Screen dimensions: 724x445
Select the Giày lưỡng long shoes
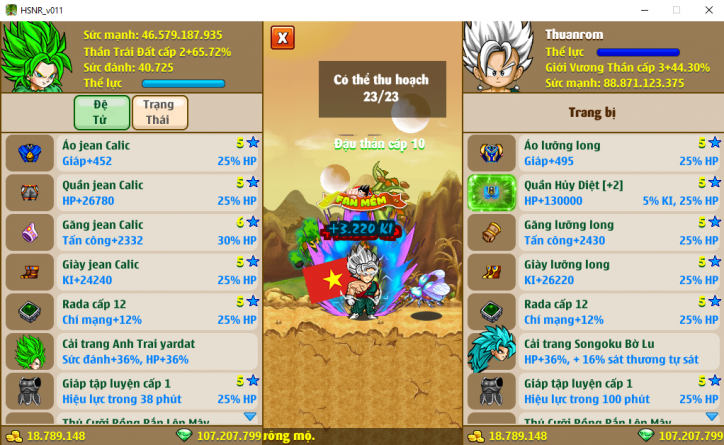(593, 272)
